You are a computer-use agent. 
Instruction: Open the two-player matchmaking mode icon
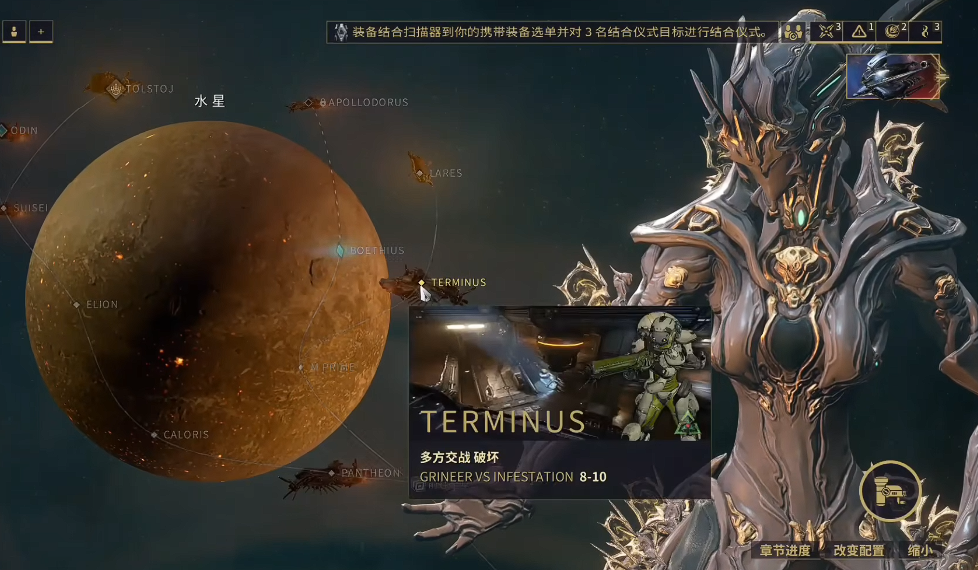[x=794, y=32]
